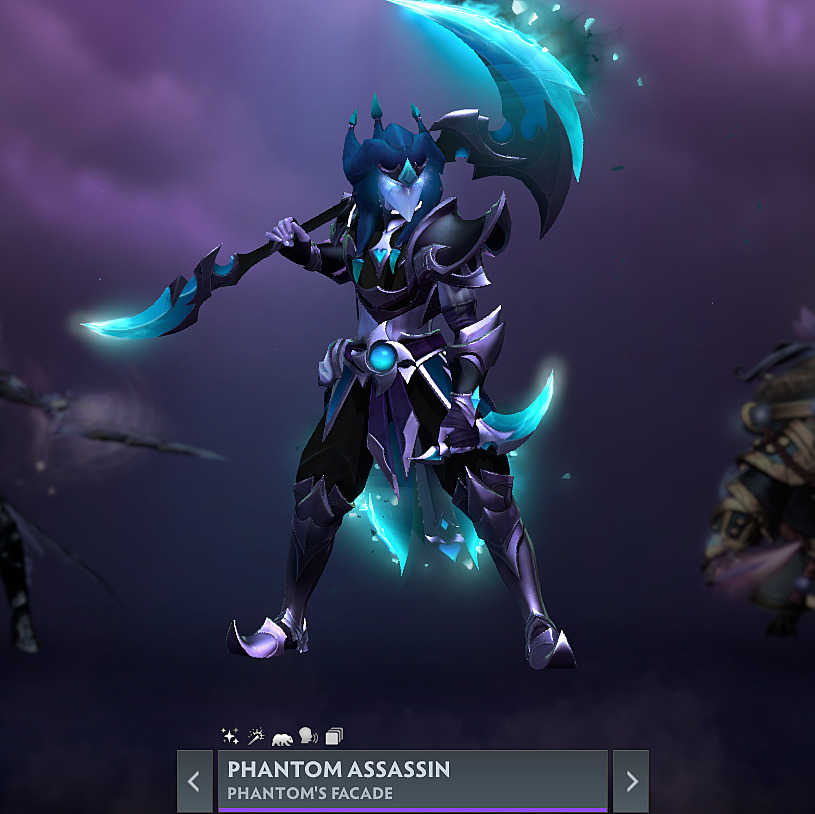
Task: Go to the previous hero with left arrow
Action: tap(195, 781)
